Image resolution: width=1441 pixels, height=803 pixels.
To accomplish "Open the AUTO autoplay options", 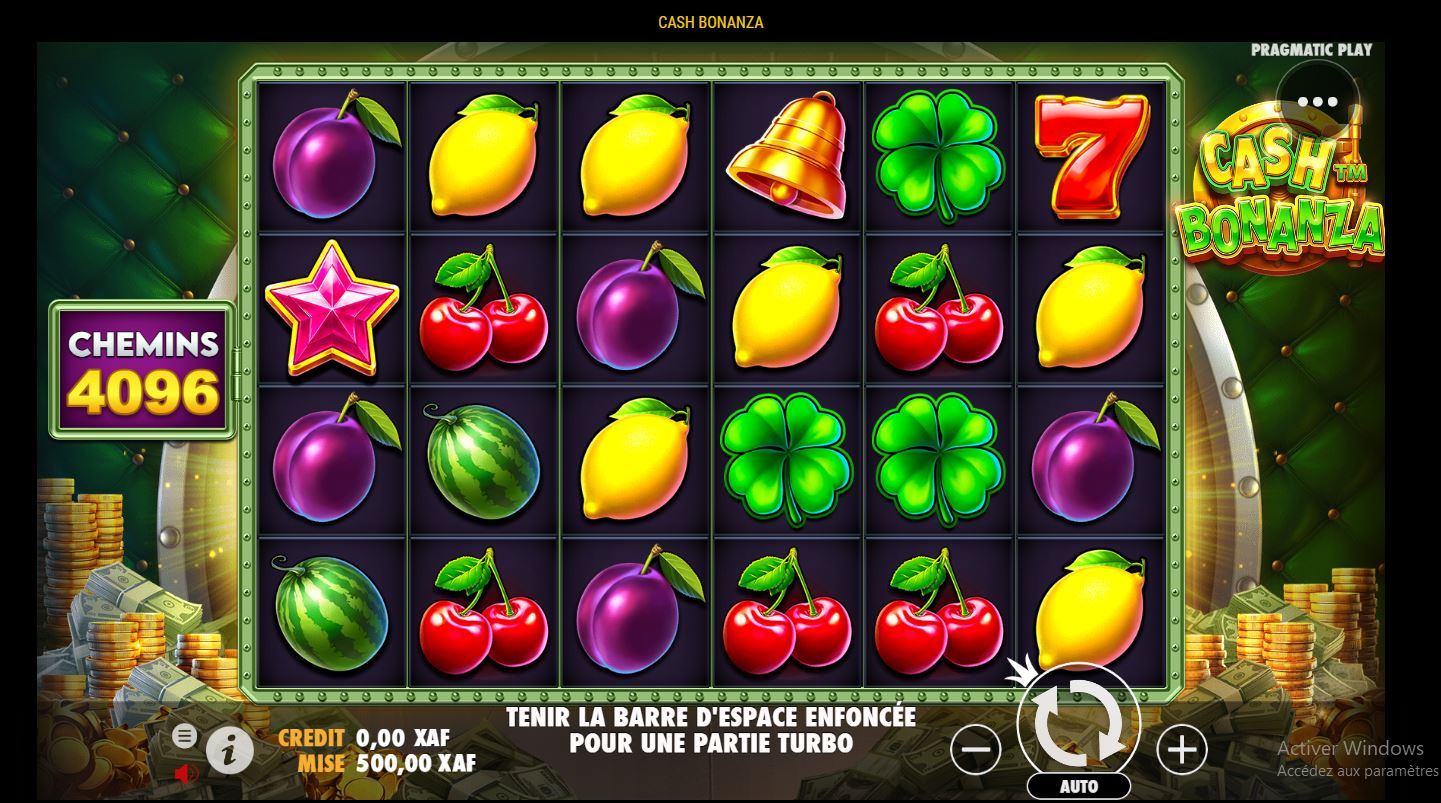I will [x=1078, y=786].
